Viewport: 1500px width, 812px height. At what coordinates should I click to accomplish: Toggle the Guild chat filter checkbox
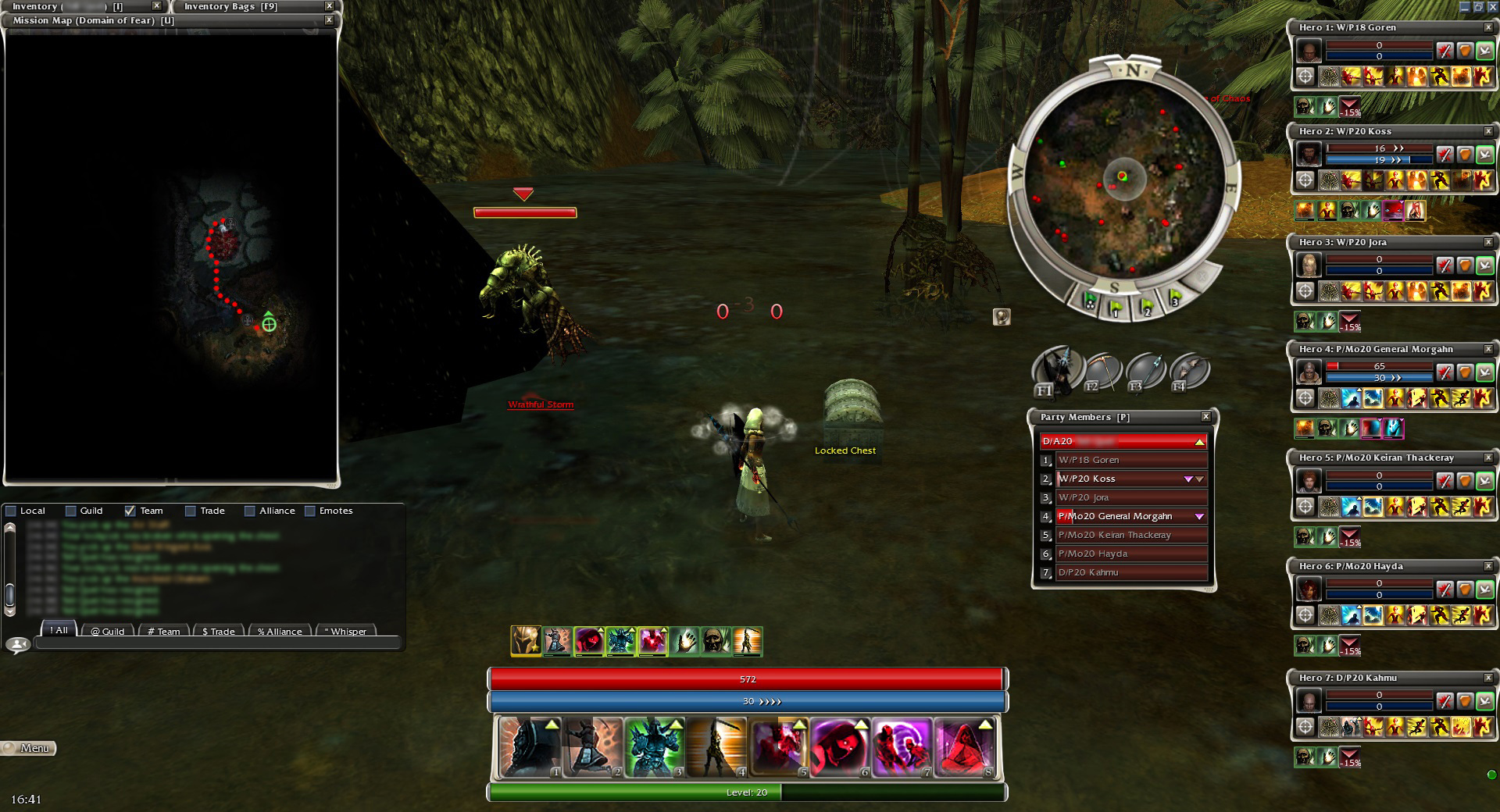click(71, 511)
